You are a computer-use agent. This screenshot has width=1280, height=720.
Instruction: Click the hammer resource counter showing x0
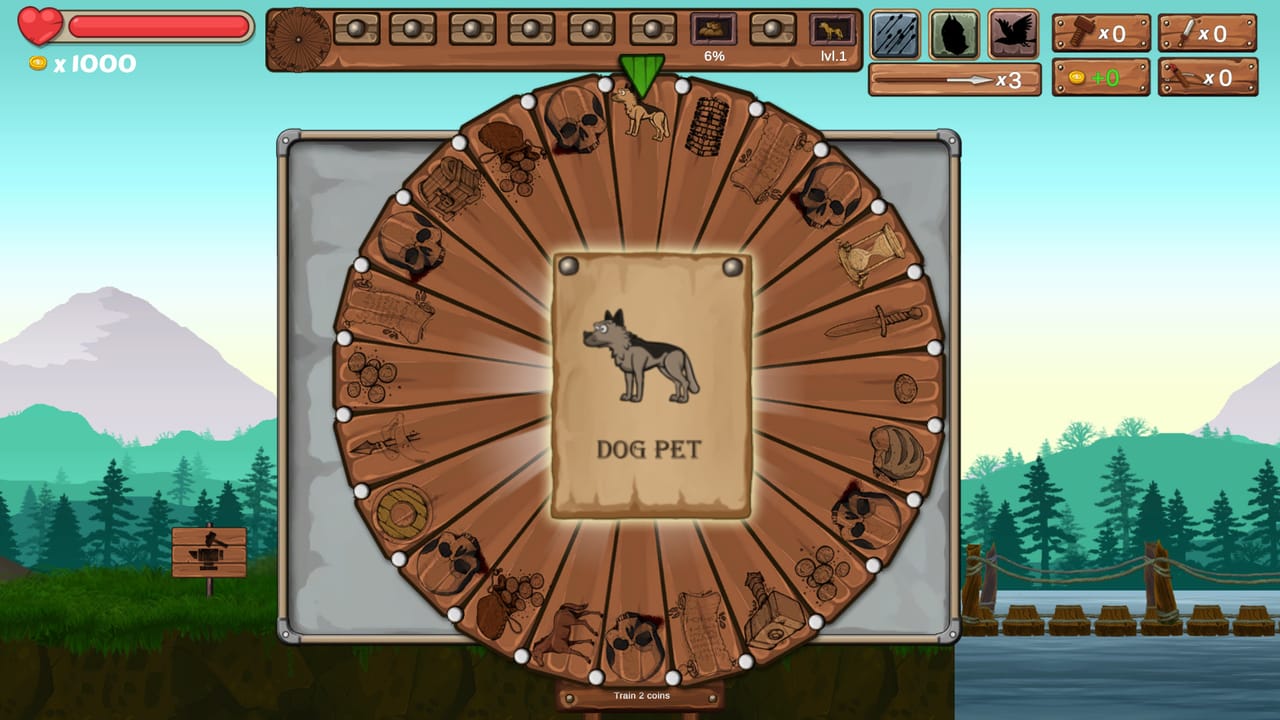(1100, 33)
